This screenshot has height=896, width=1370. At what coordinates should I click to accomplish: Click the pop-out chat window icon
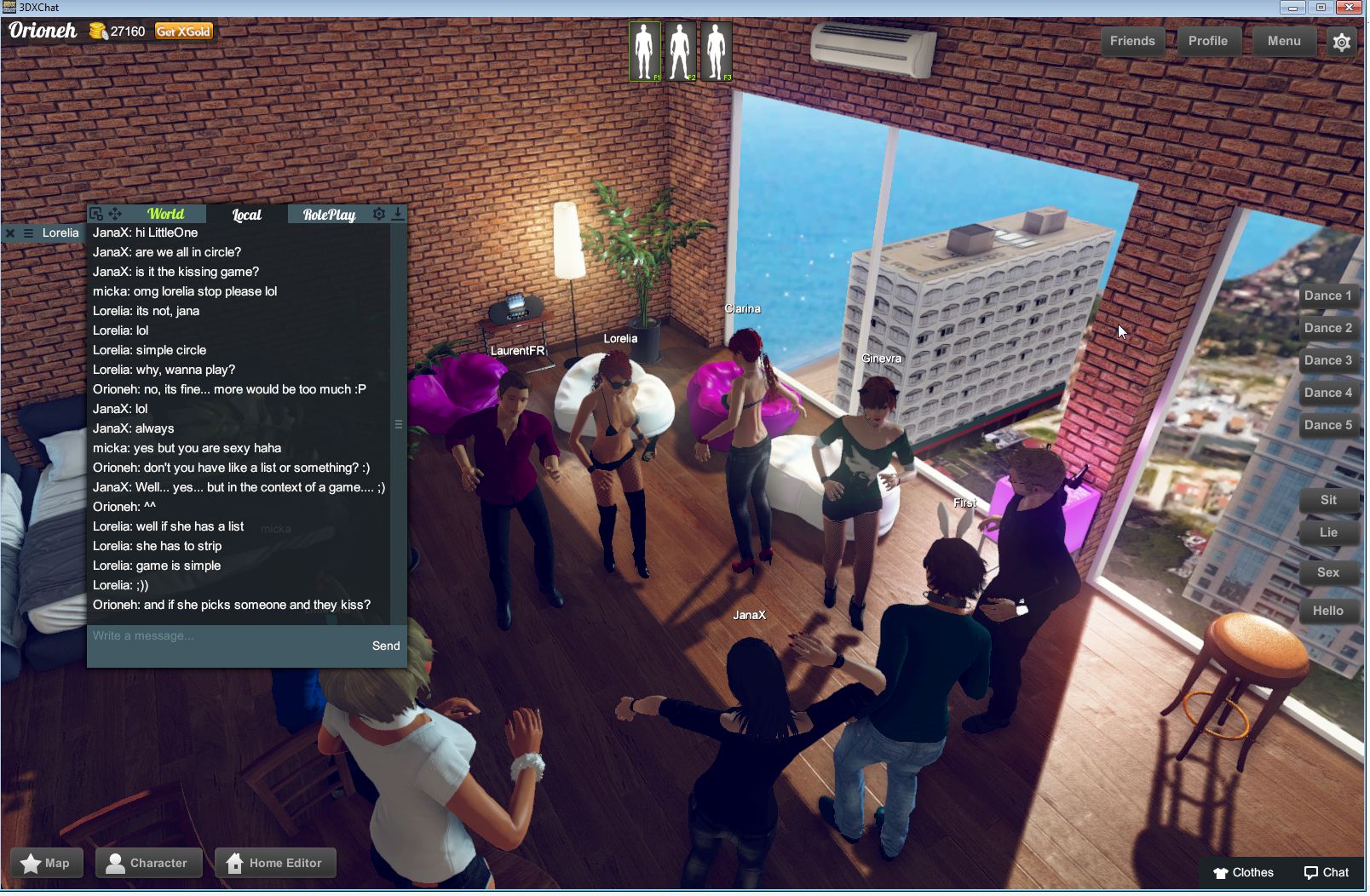pos(96,215)
